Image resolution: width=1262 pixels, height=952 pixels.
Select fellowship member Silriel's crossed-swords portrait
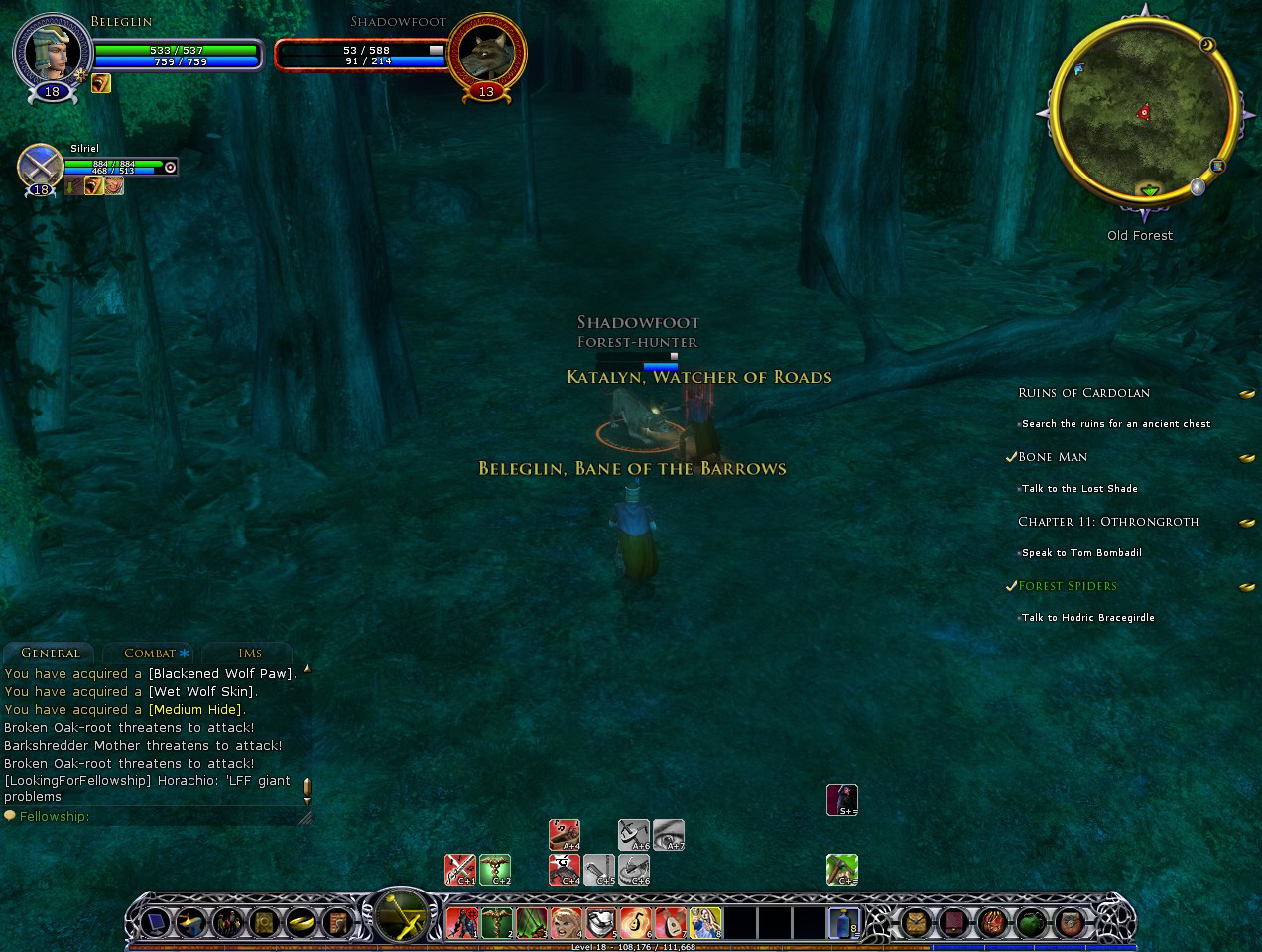pyautogui.click(x=41, y=166)
